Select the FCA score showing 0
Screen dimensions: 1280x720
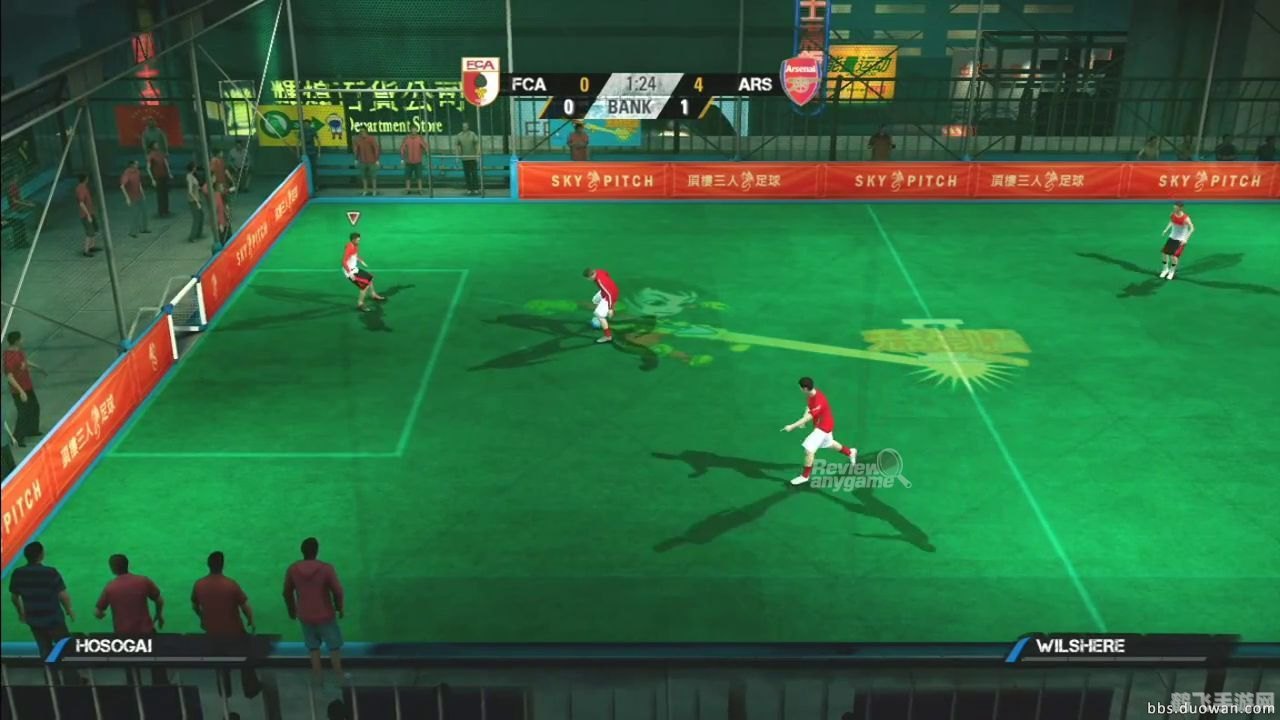tap(585, 84)
